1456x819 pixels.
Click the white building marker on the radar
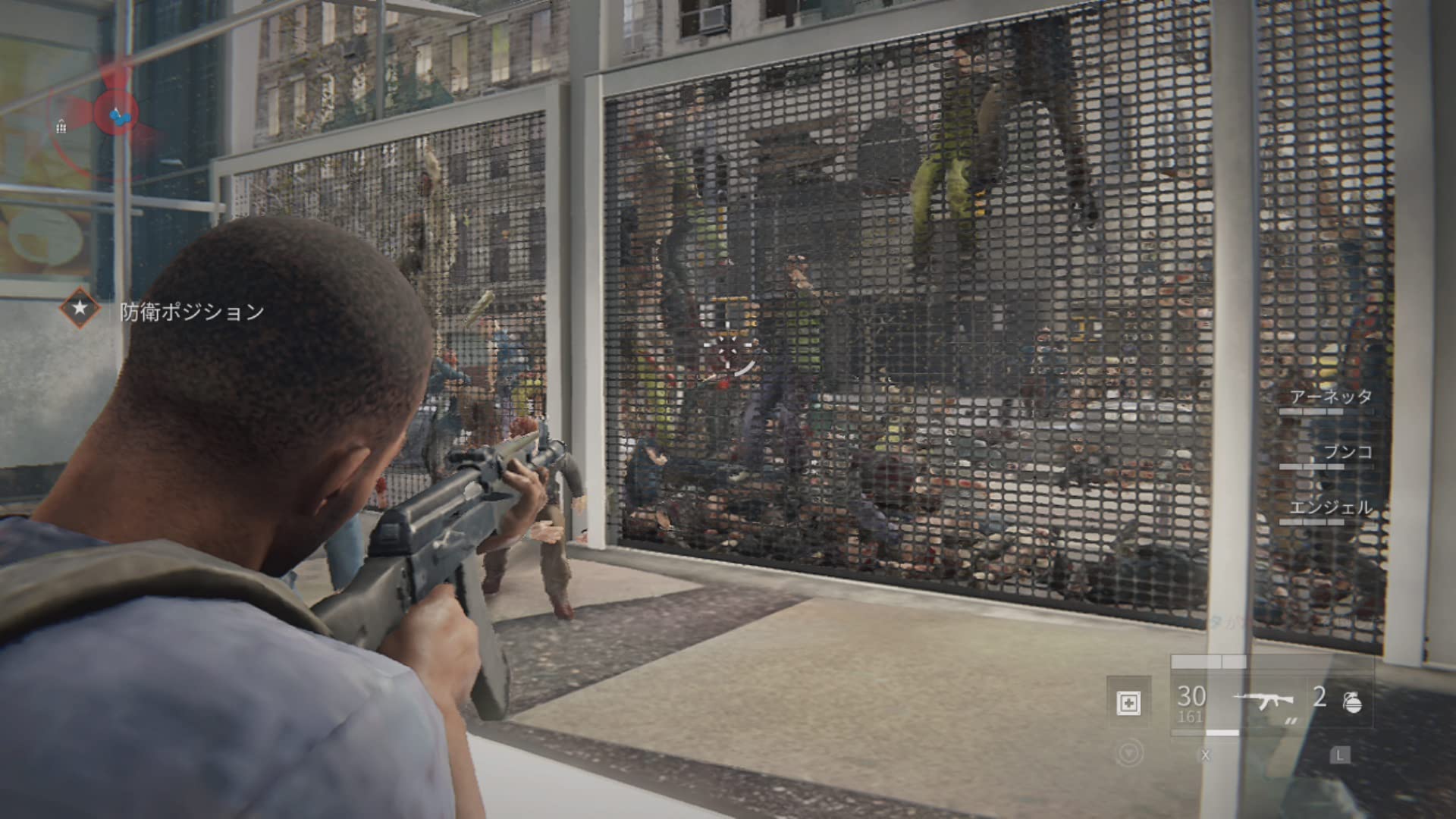[61, 127]
